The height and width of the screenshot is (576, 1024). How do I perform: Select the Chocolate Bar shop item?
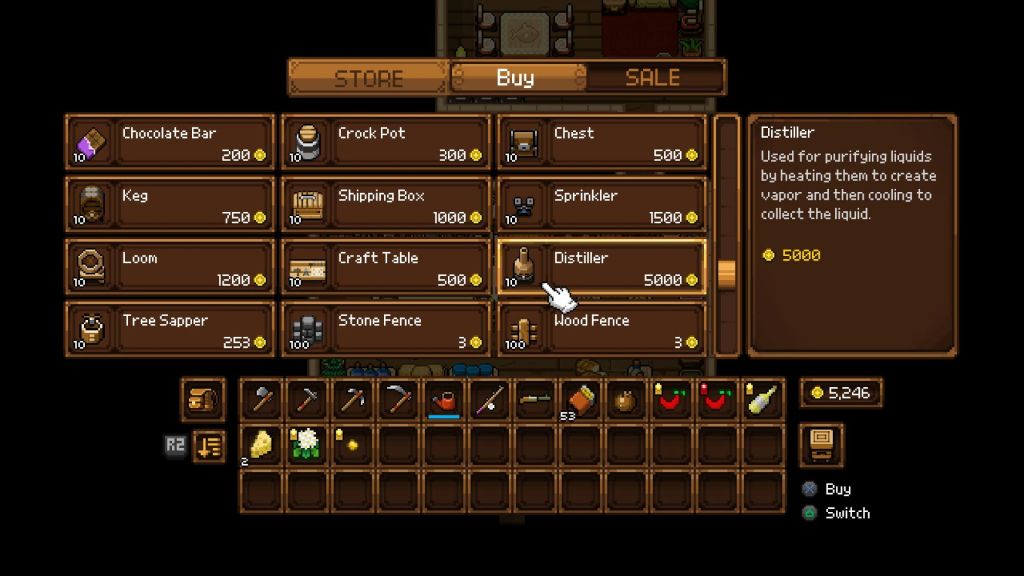(x=169, y=143)
